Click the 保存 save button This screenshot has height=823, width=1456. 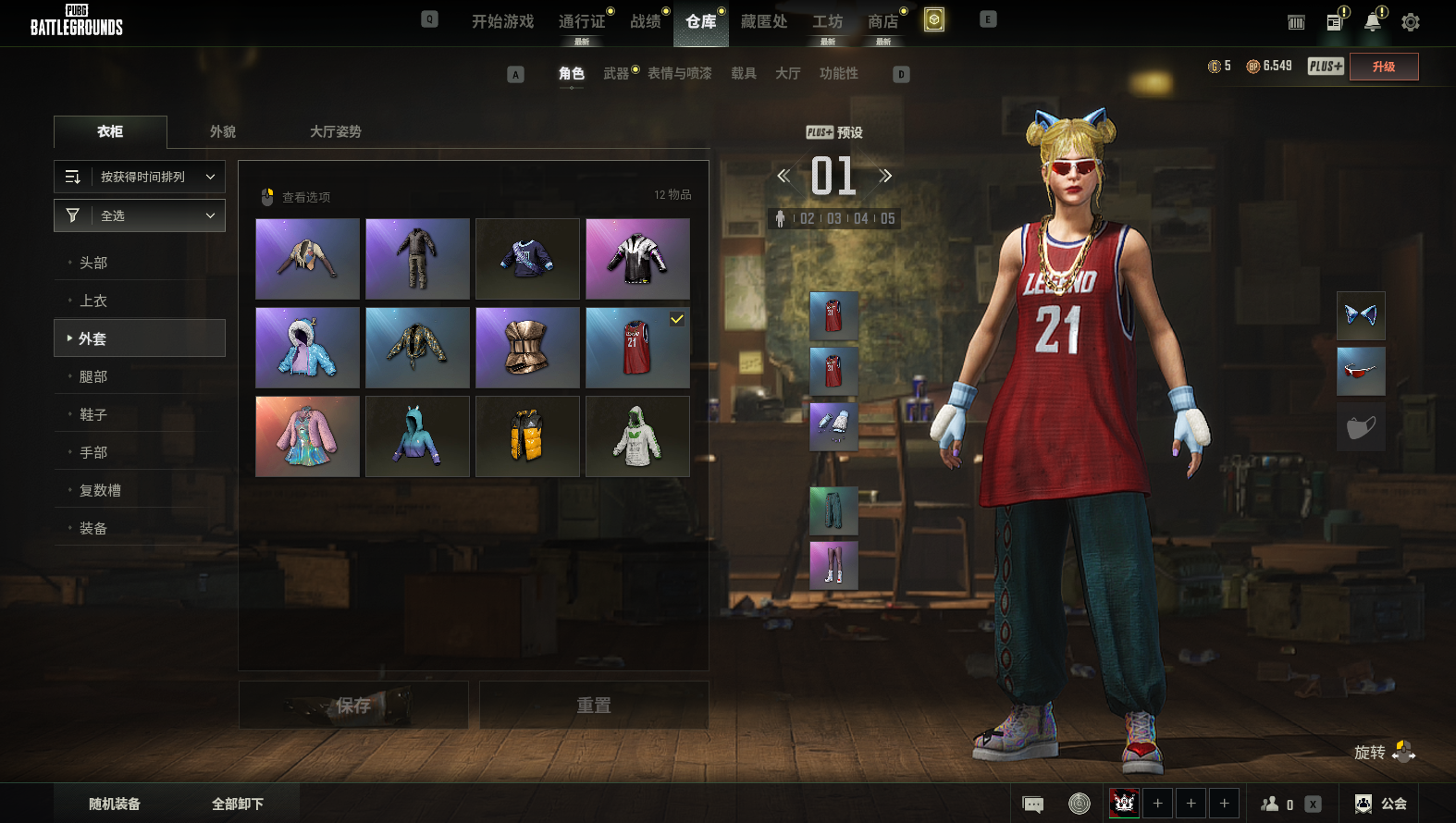pyautogui.click(x=353, y=706)
